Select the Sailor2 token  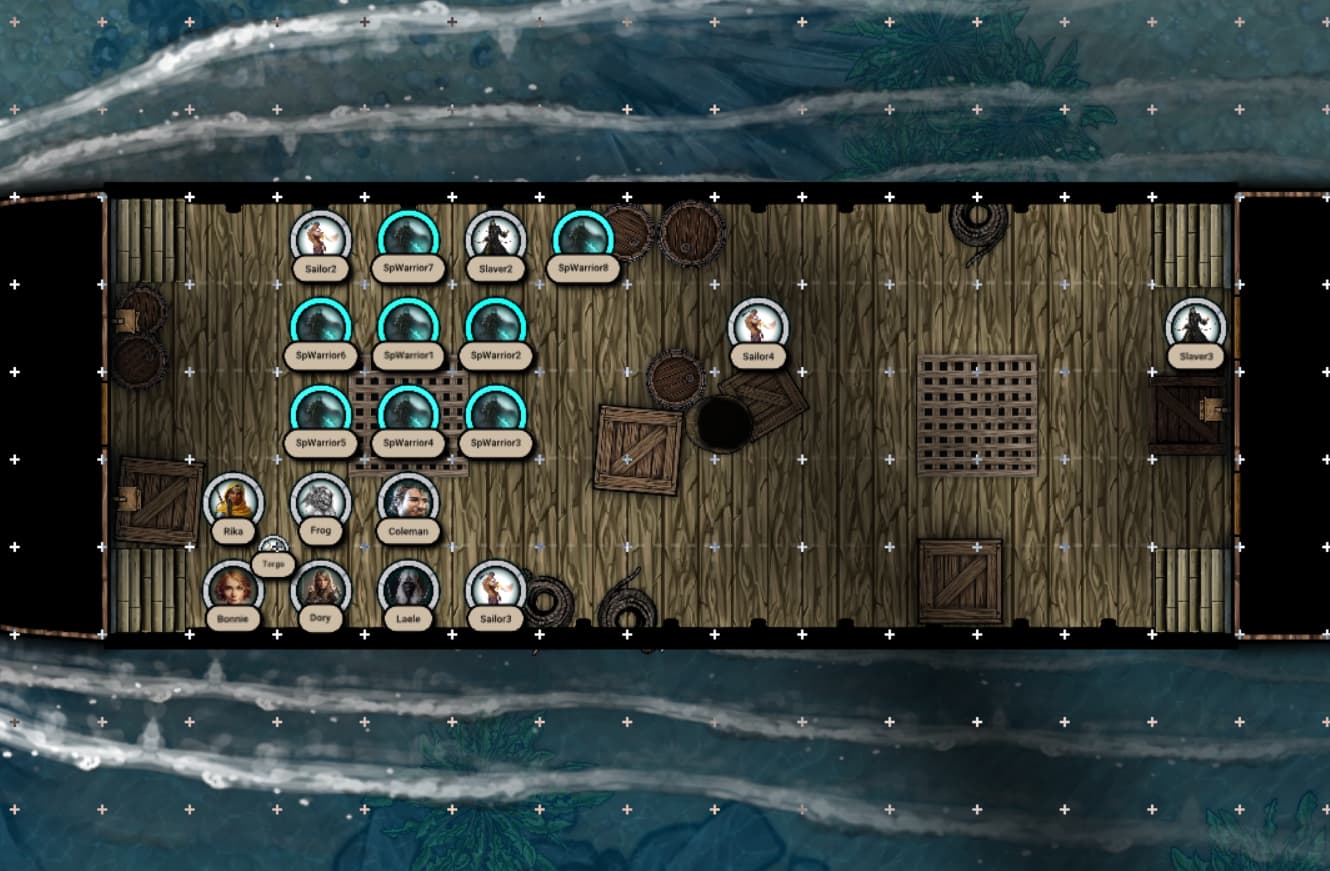coord(321,240)
